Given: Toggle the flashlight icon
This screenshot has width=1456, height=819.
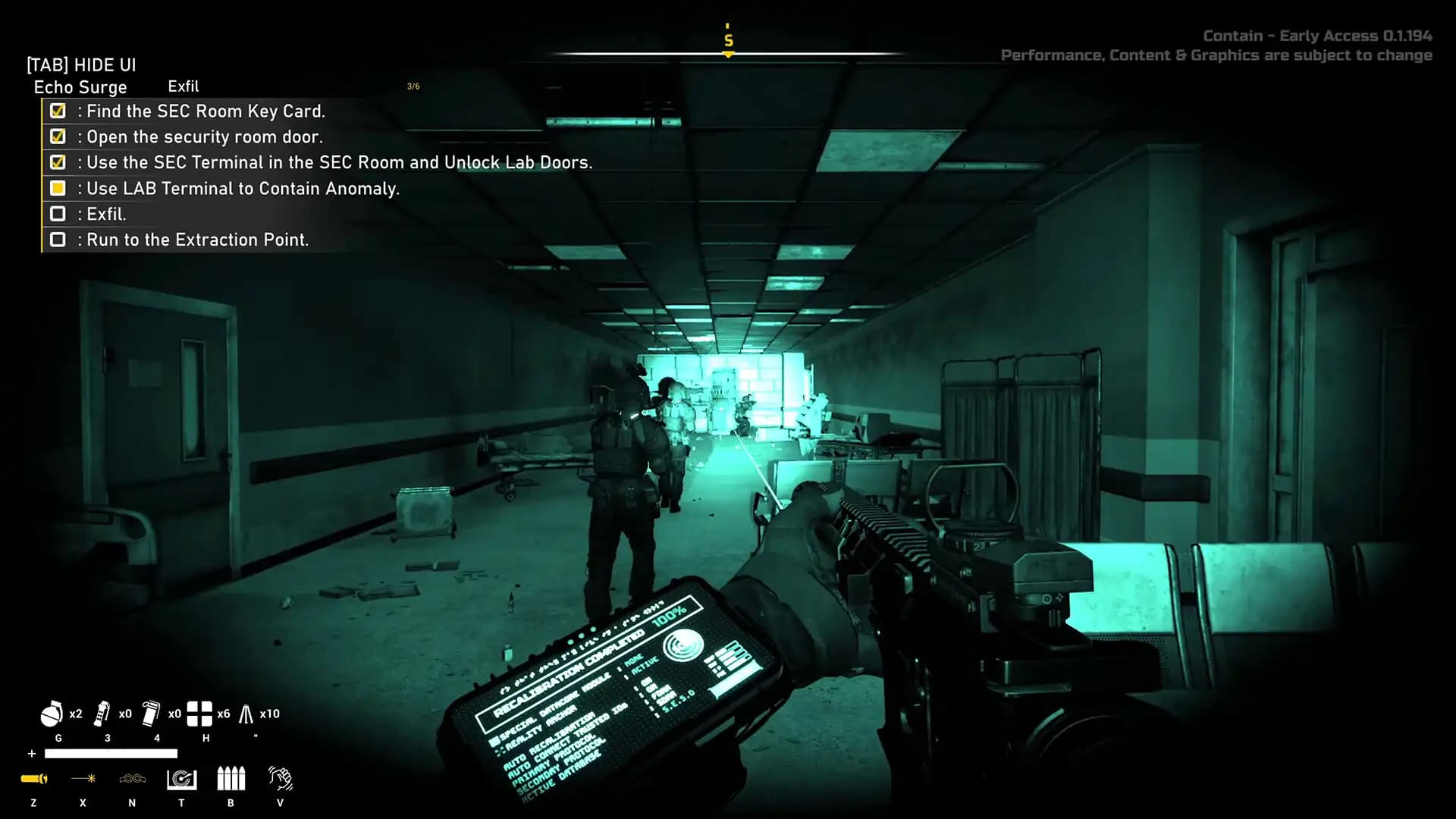Looking at the screenshot, I should coord(34,779).
